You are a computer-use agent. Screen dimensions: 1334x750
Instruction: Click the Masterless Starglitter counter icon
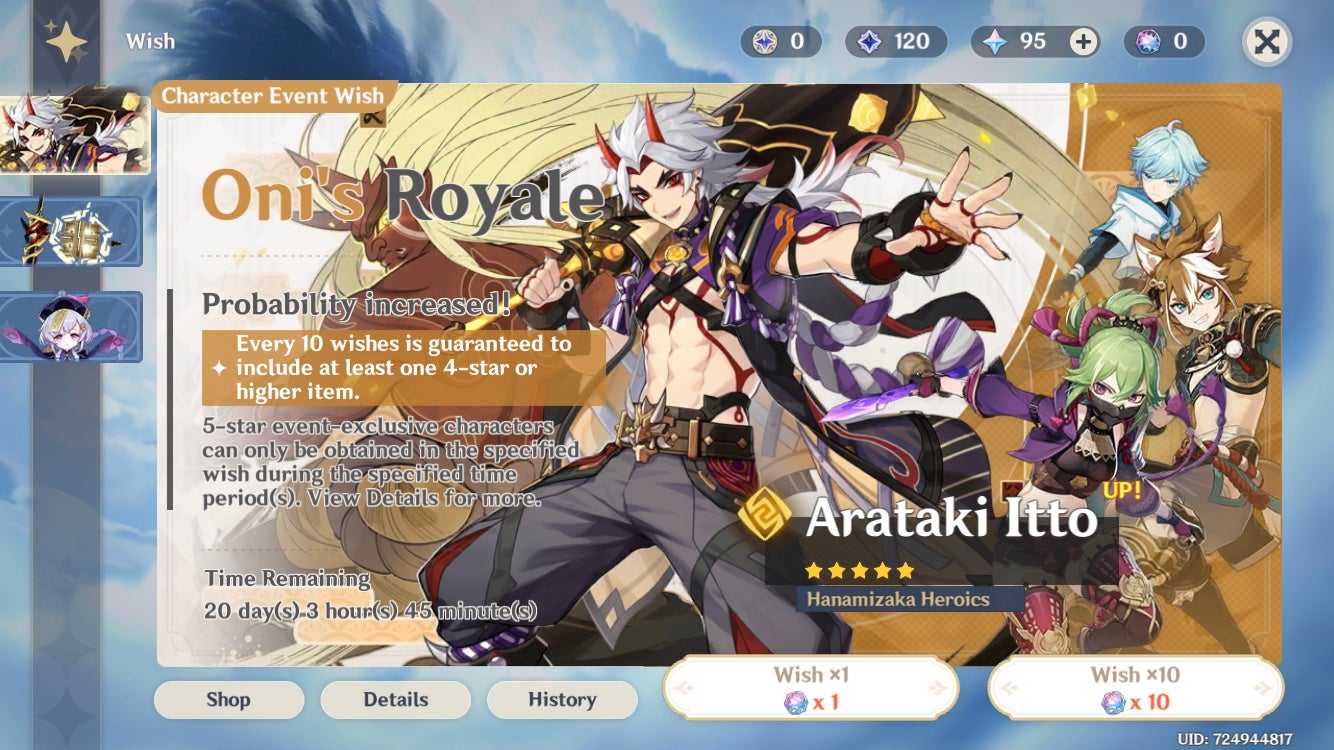[x=763, y=41]
